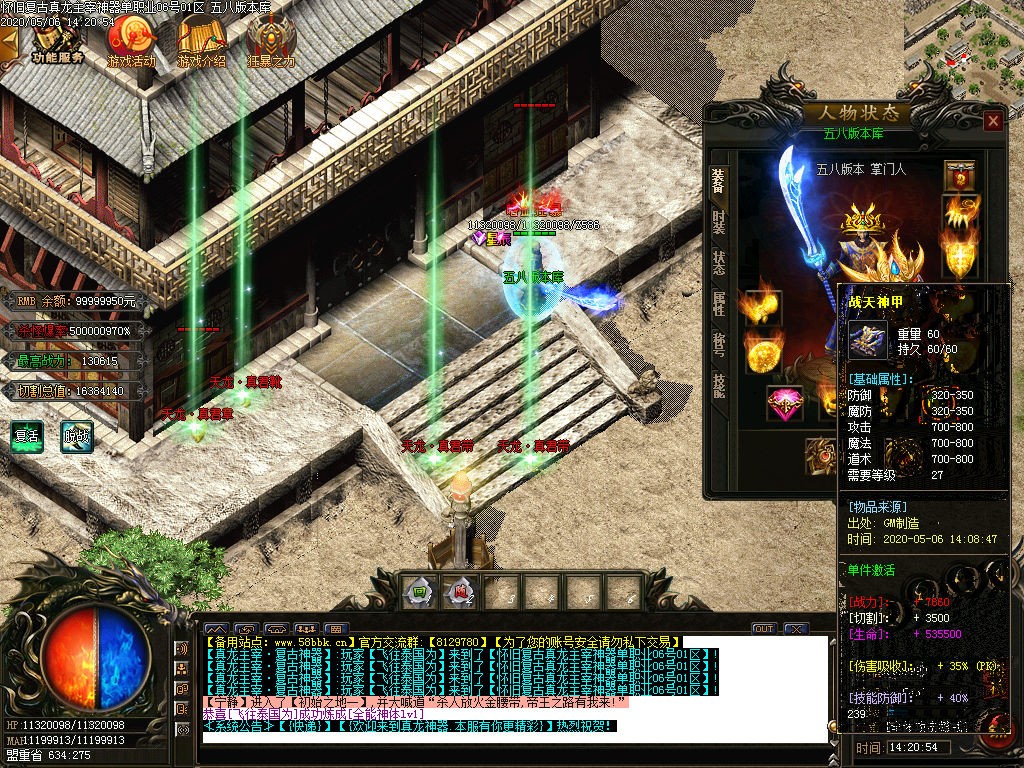This screenshot has height=768, width=1024.
Task: Activate the 狂暴之力 berserk power icon
Action: point(271,41)
